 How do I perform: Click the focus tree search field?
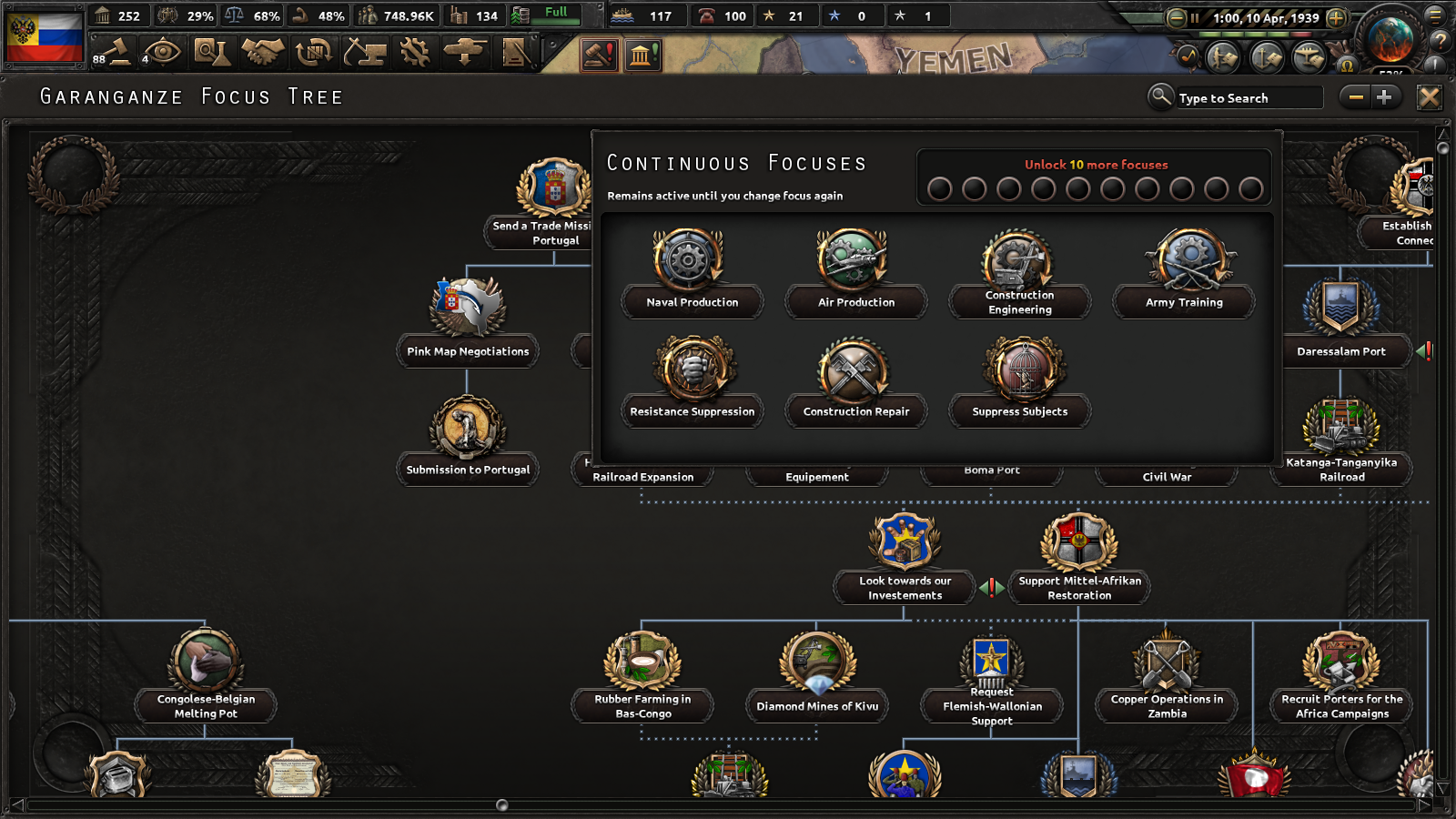(1247, 98)
